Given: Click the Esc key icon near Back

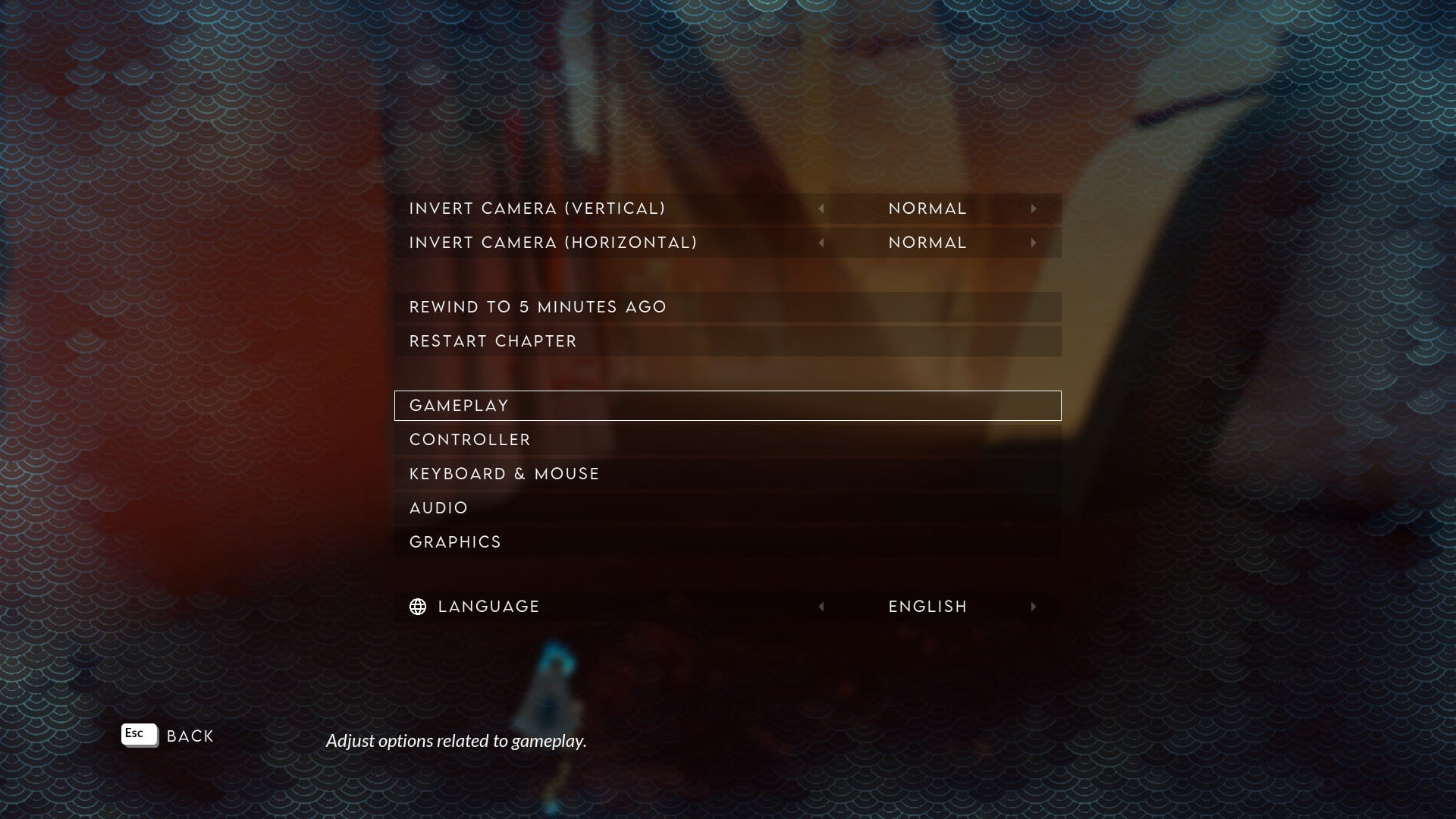Looking at the screenshot, I should pyautogui.click(x=139, y=734).
